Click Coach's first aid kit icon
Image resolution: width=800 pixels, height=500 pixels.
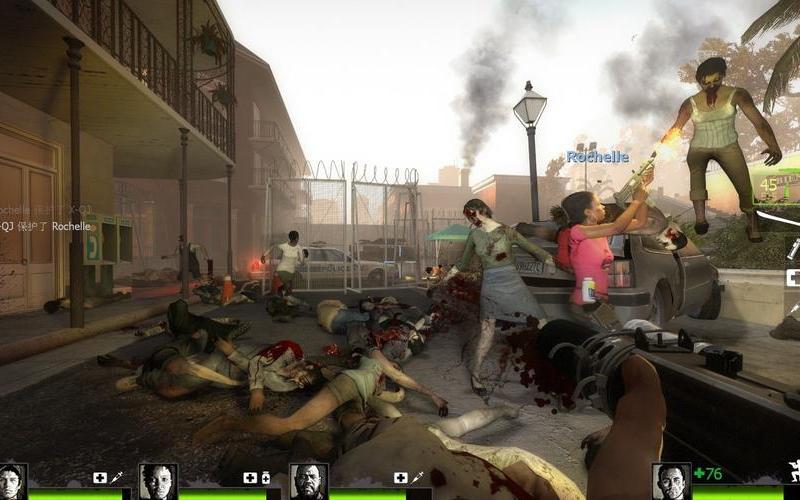click(400, 478)
